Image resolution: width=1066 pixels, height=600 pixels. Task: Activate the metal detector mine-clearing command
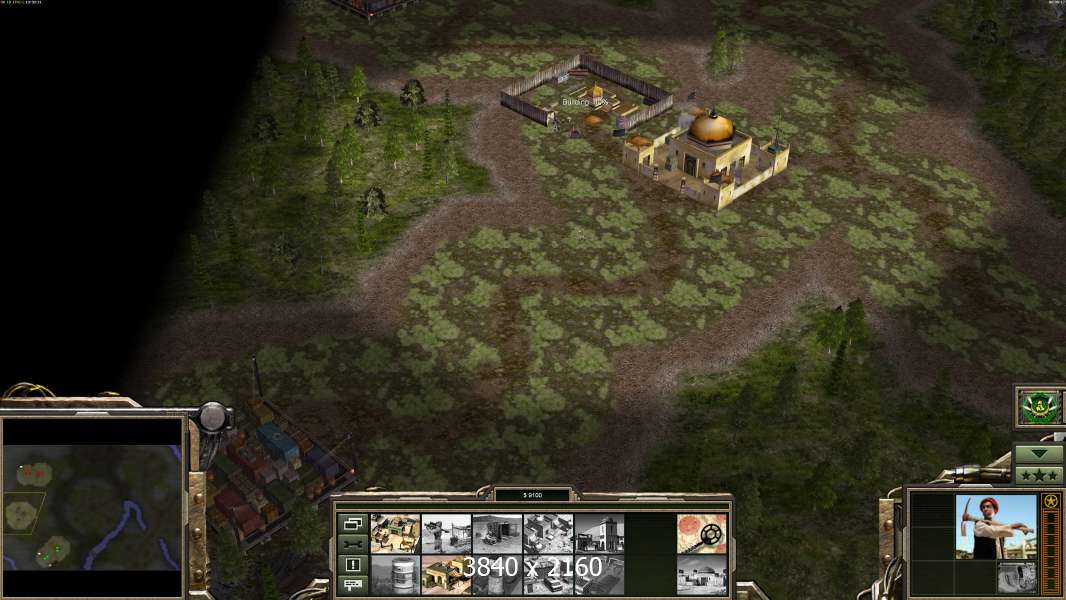(701, 533)
